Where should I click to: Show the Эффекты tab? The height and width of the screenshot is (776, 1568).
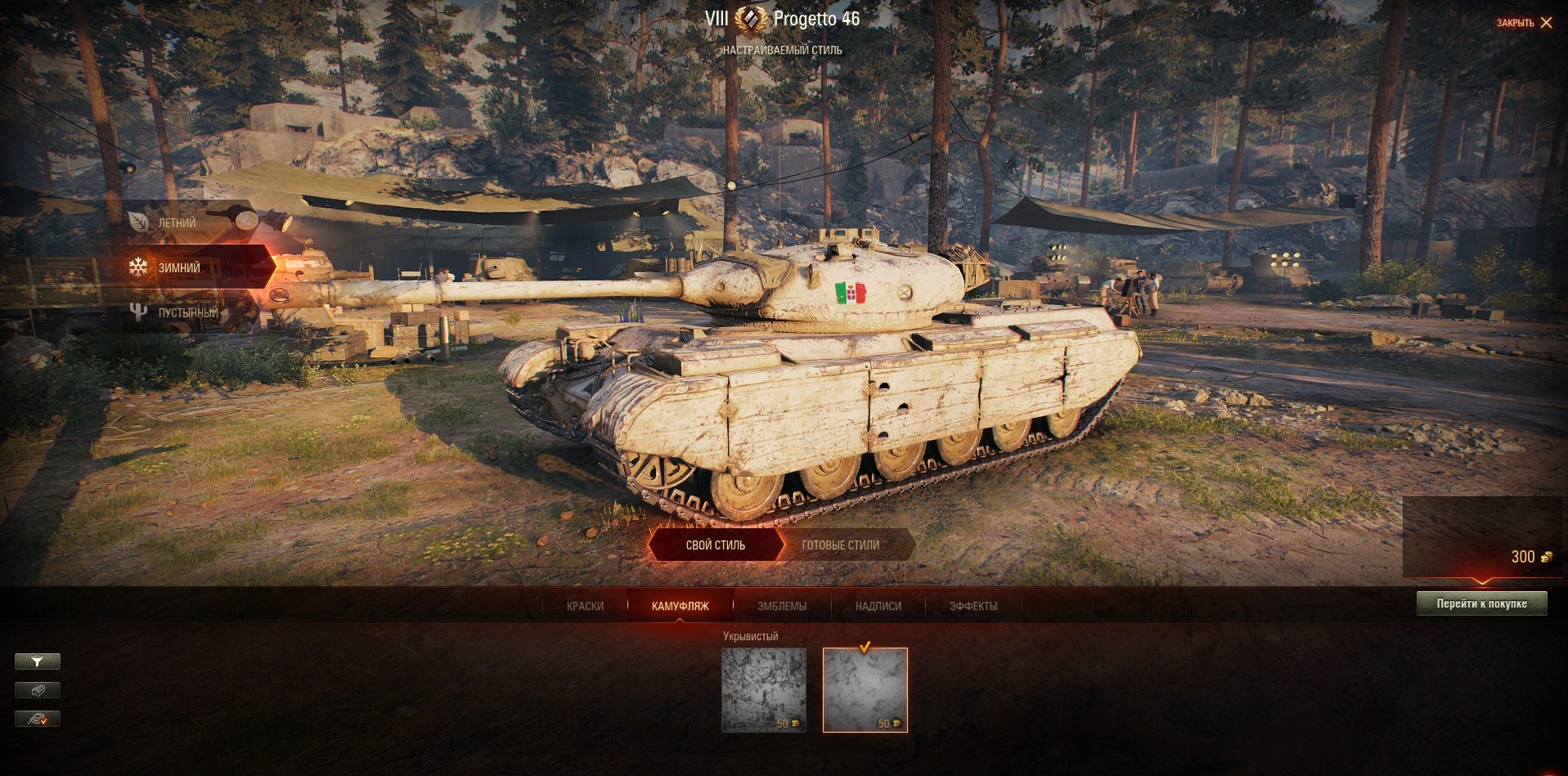point(973,606)
